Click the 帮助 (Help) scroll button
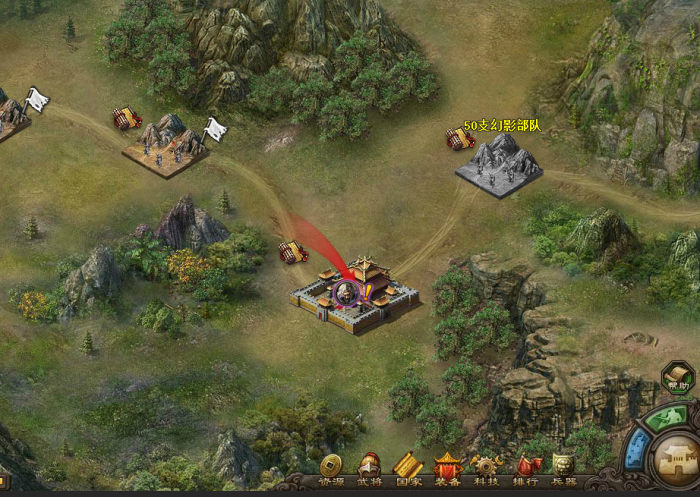The image size is (700, 497). (677, 379)
